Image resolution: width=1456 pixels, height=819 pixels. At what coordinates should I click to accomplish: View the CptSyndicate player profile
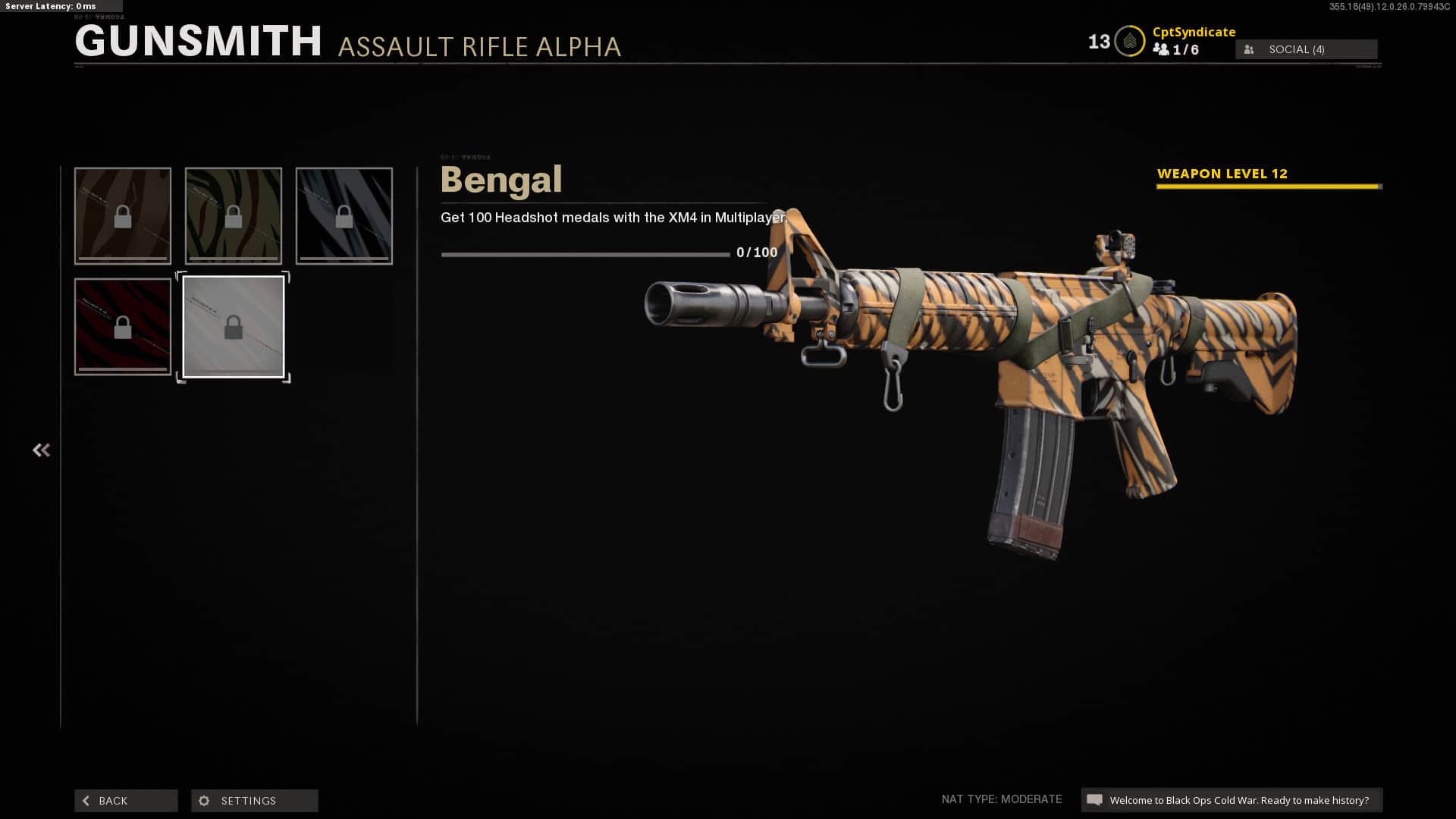click(x=1194, y=32)
